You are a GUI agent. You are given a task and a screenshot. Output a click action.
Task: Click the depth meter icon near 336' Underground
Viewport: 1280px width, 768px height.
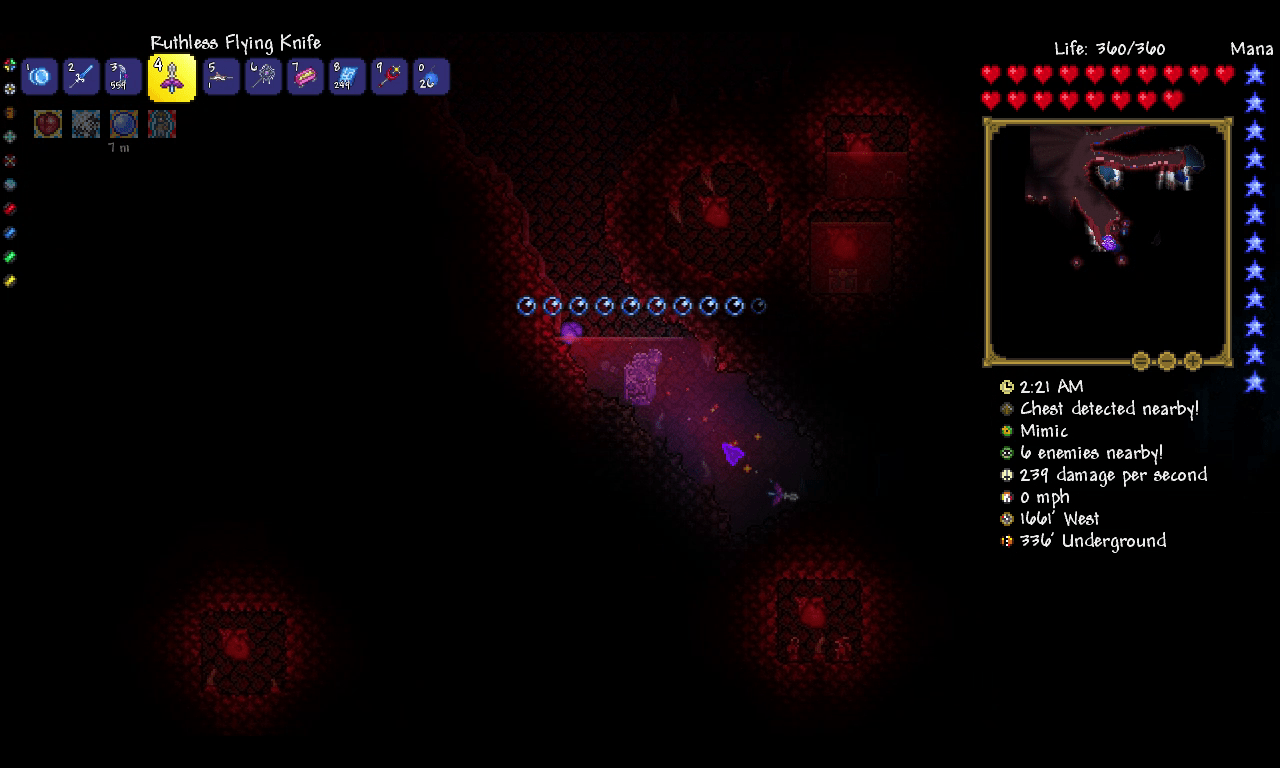click(x=1006, y=541)
